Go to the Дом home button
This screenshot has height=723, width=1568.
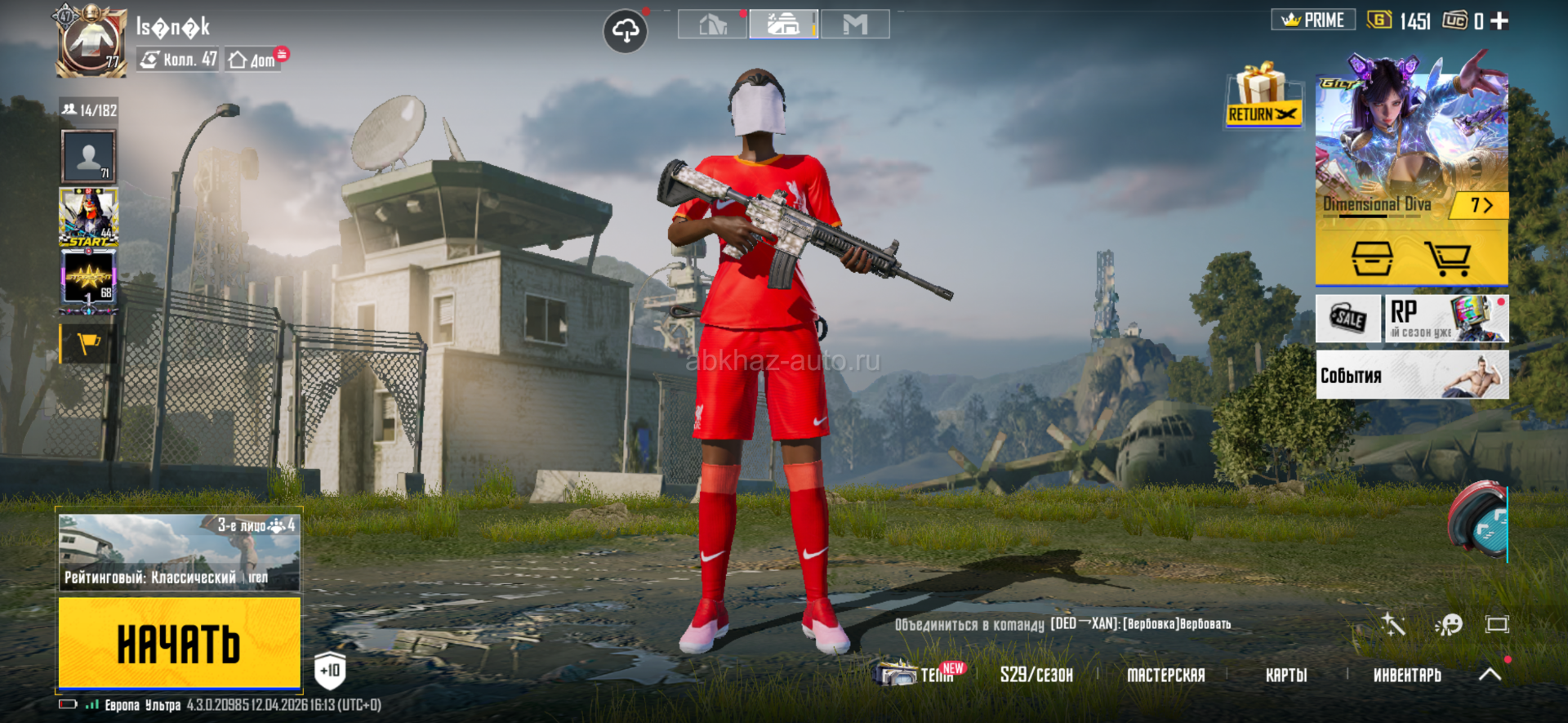click(254, 60)
